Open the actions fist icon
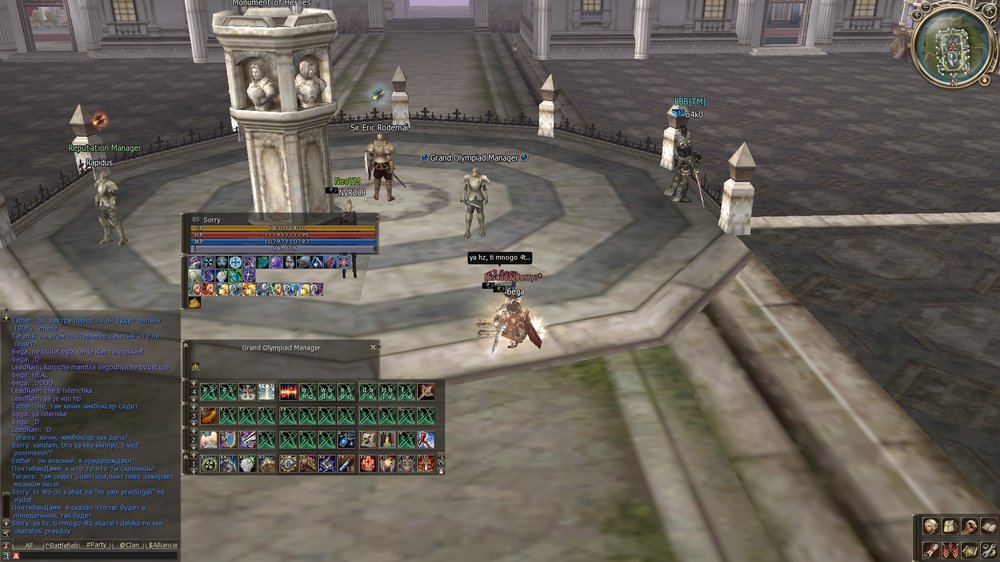This screenshot has height=562, width=1000. pyautogui.click(x=969, y=526)
